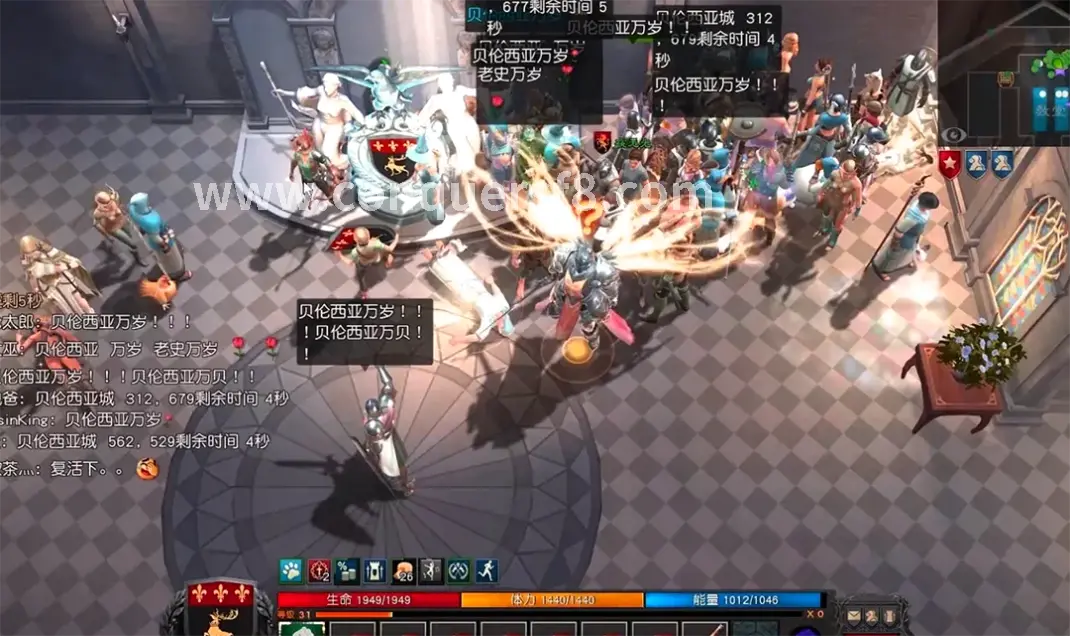Open the minimap
The height and width of the screenshot is (636, 1070).
[x=1008, y=70]
